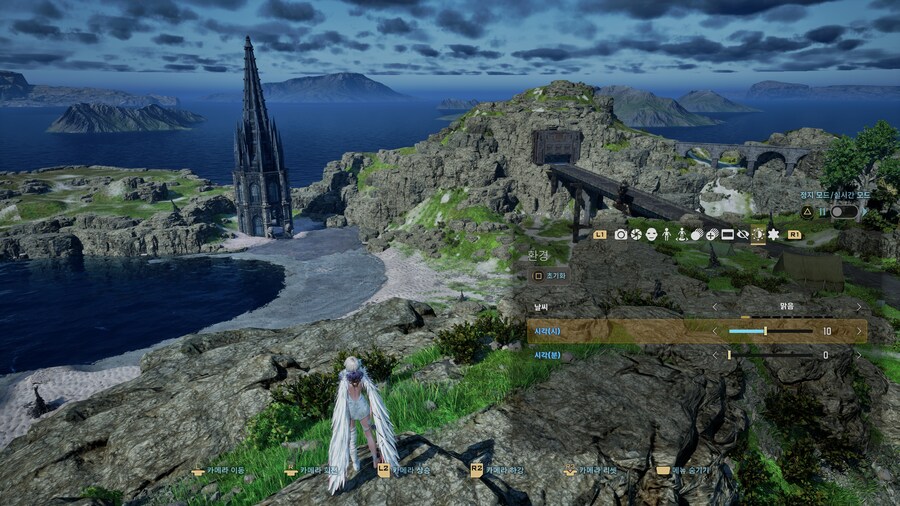
Task: Increase the 시각(분) minute value
Action: (858, 355)
